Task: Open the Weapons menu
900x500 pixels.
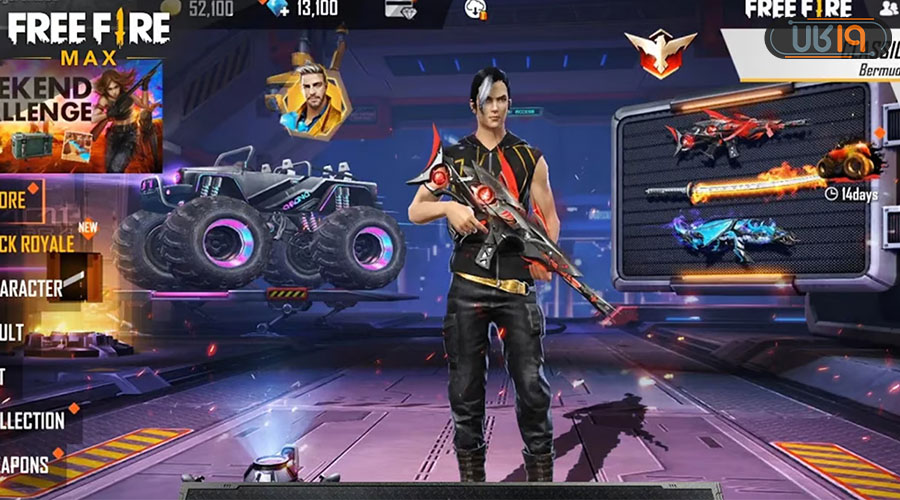Action: coord(25,464)
